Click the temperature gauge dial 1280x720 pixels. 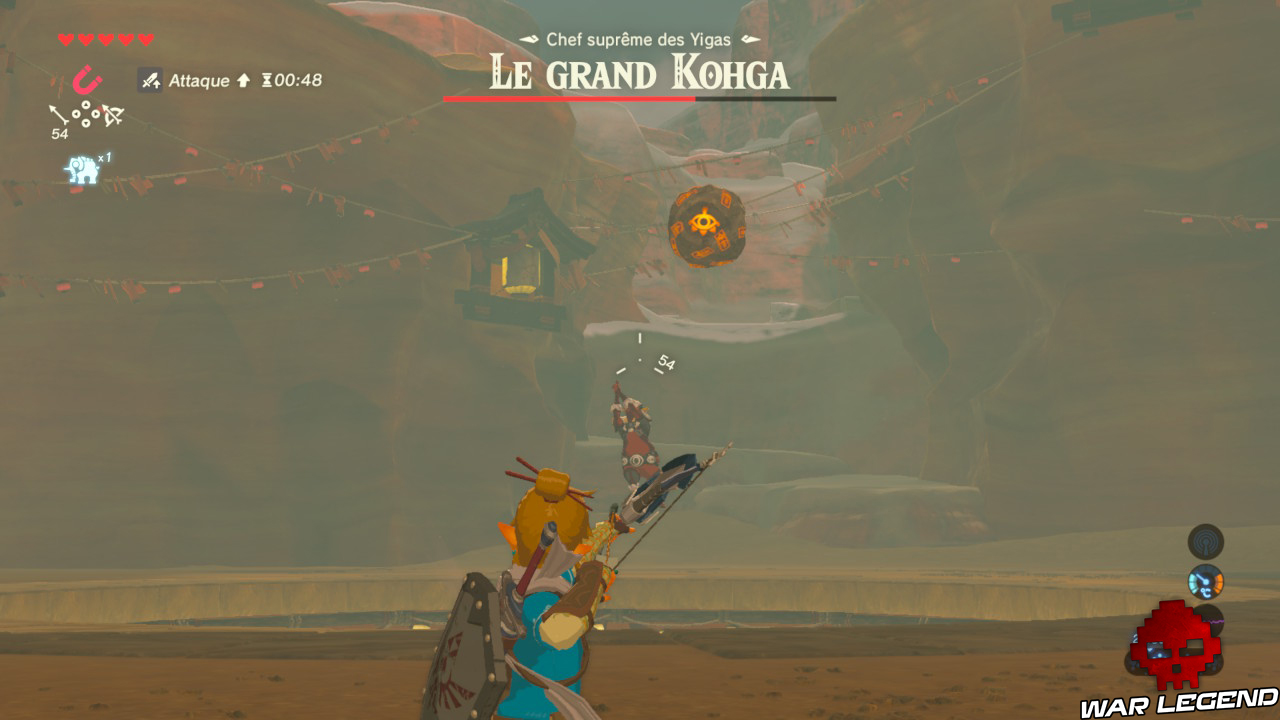point(1205,581)
